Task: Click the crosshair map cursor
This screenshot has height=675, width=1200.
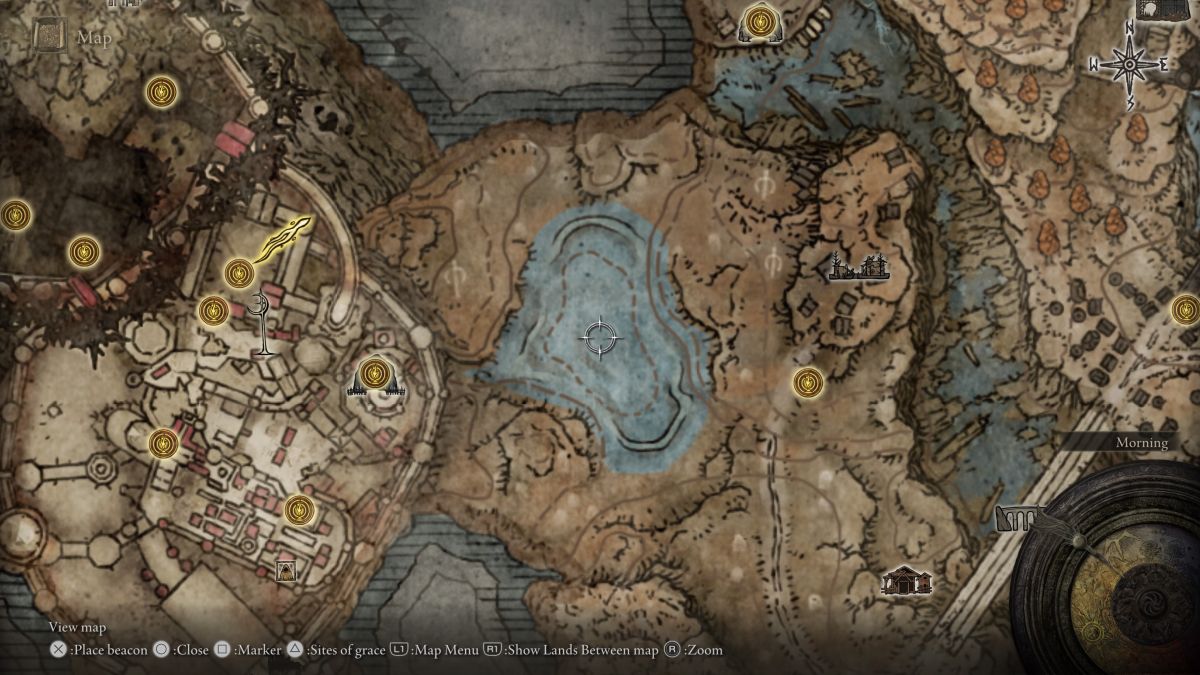Action: click(x=599, y=337)
